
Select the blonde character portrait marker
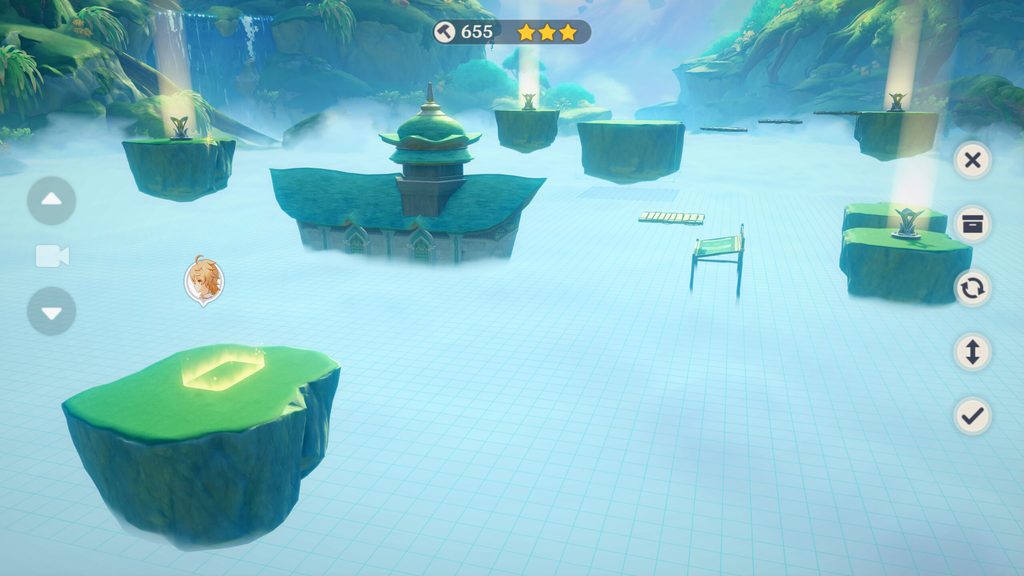tap(204, 279)
